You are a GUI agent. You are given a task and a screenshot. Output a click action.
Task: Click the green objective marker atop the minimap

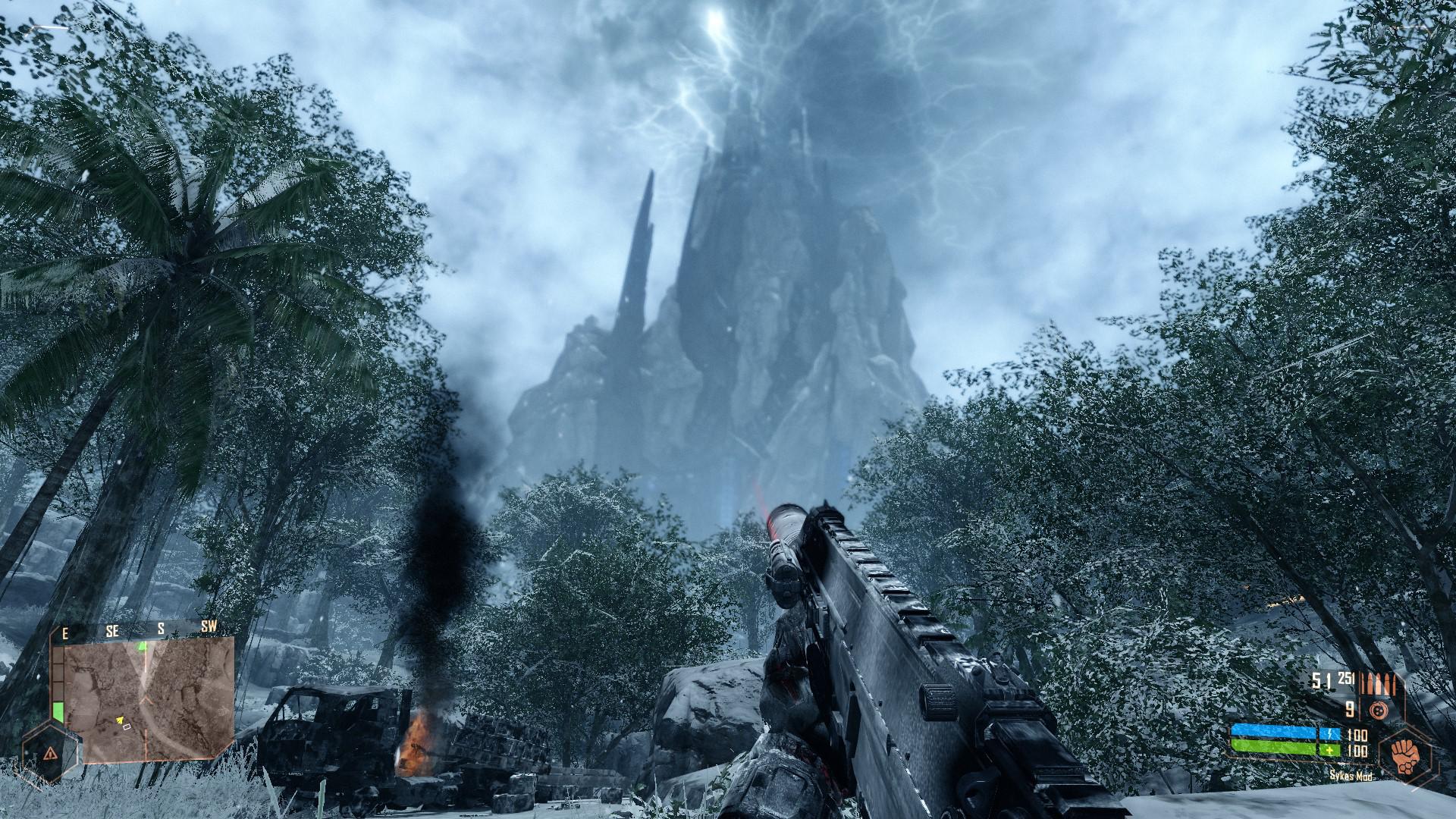pyautogui.click(x=142, y=646)
